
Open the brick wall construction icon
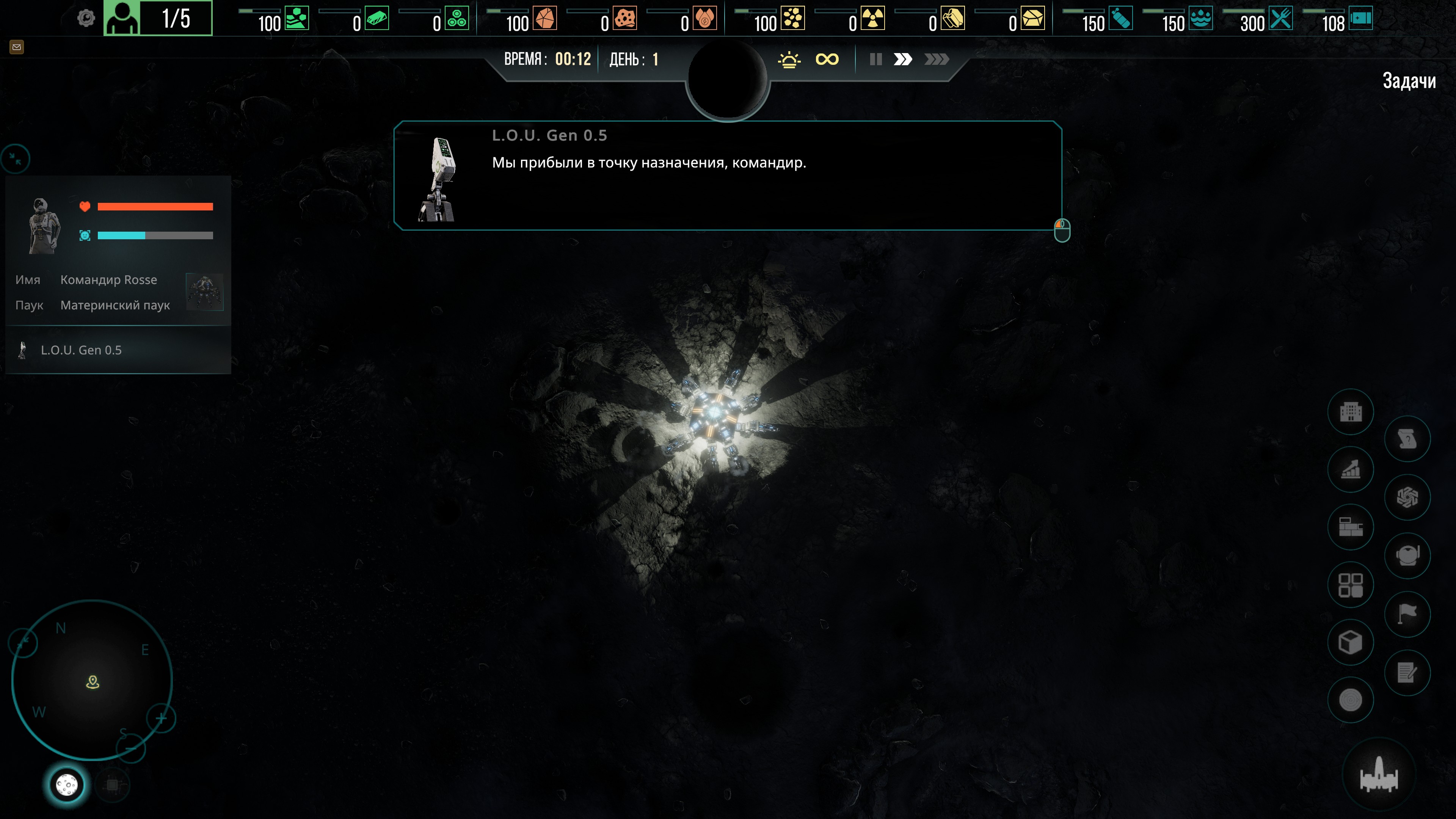(1350, 527)
